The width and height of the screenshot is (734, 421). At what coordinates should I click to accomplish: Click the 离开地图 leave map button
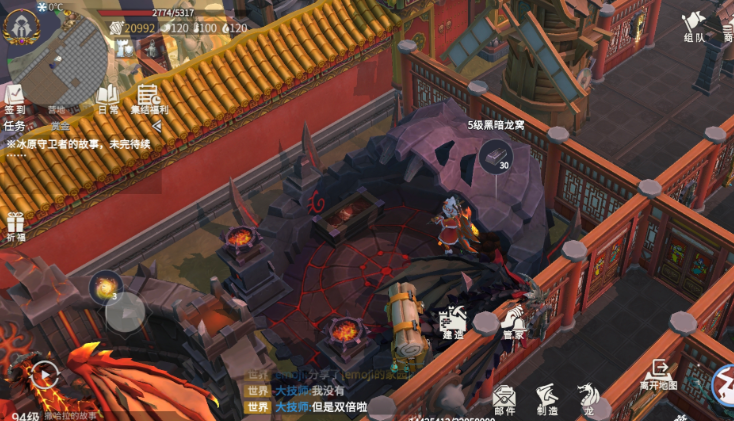(659, 375)
